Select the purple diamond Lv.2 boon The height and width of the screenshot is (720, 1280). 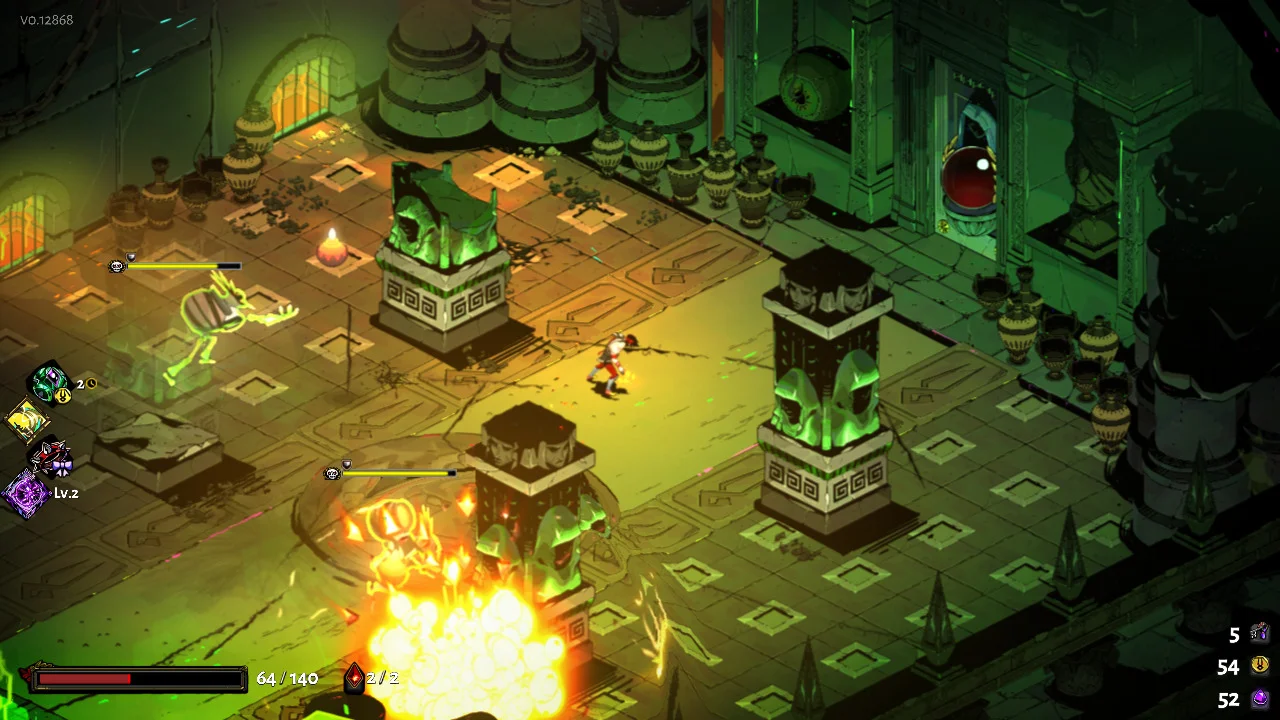coord(26,494)
